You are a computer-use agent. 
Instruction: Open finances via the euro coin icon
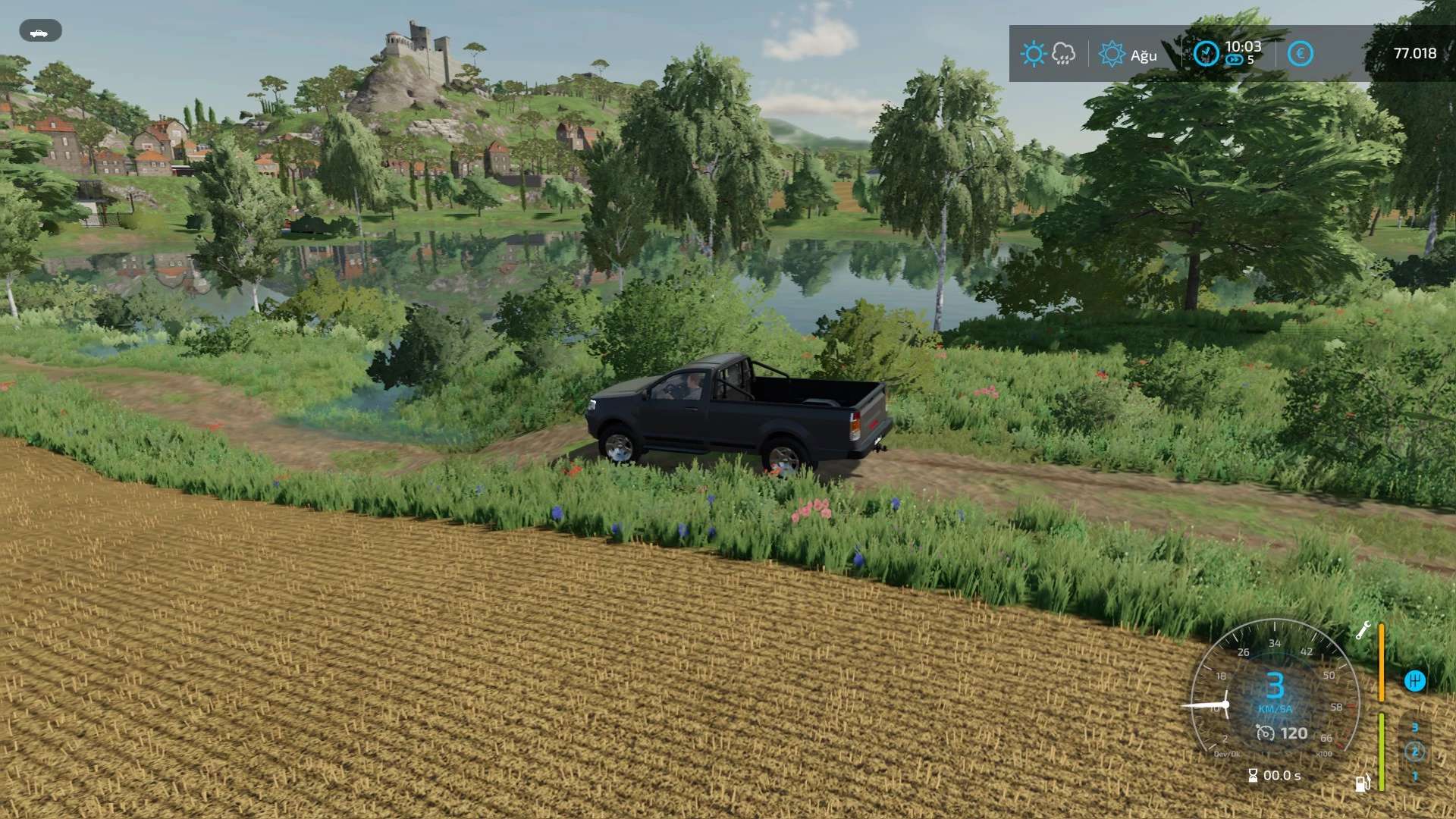pyautogui.click(x=1300, y=54)
